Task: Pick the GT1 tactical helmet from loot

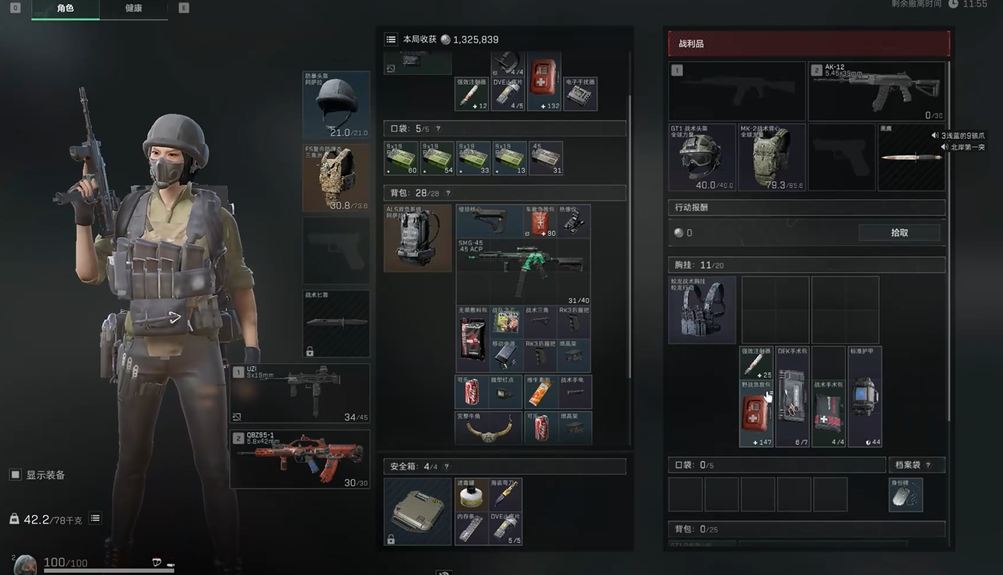Action: pos(701,157)
